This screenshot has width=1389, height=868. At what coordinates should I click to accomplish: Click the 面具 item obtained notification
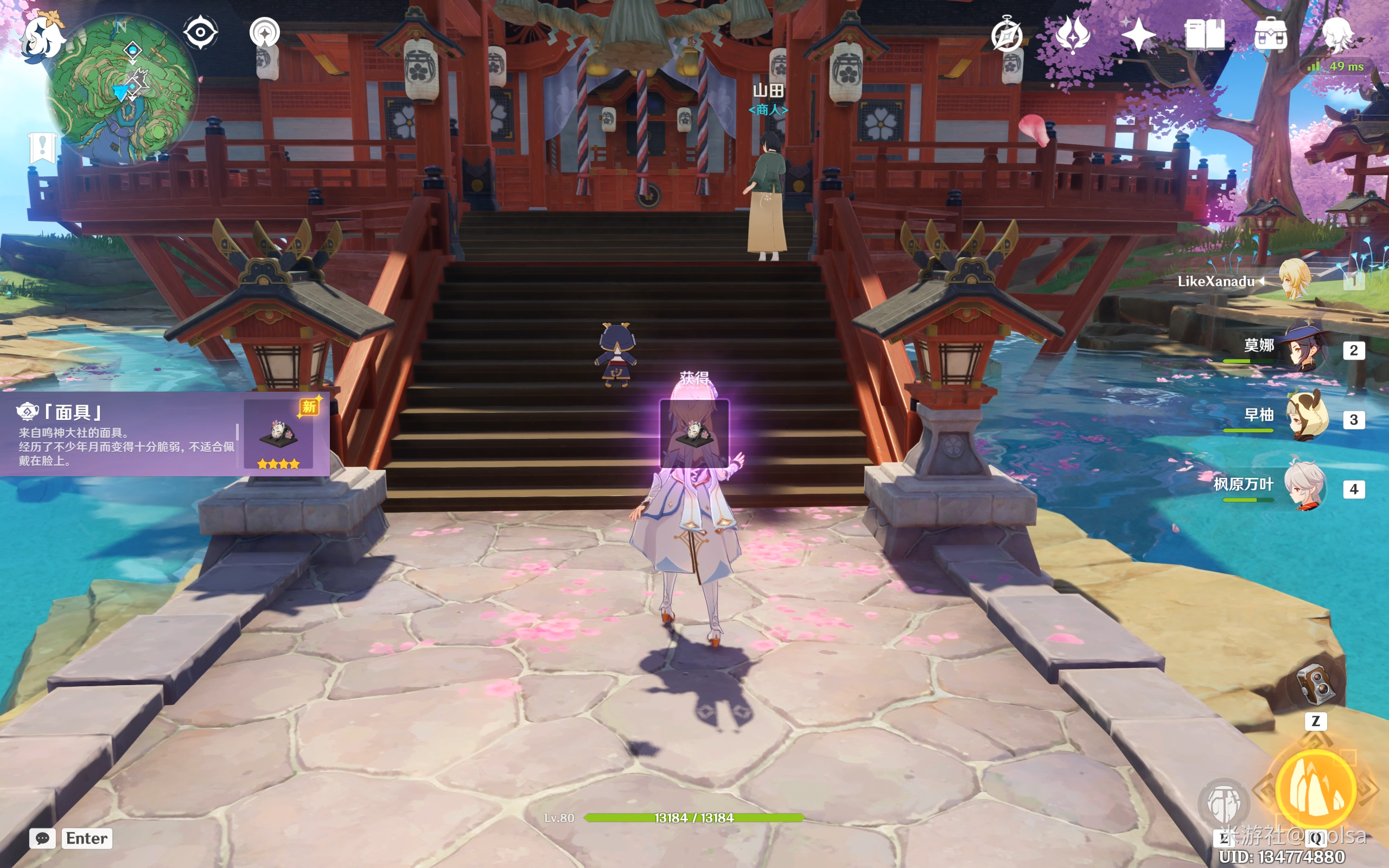point(164,435)
